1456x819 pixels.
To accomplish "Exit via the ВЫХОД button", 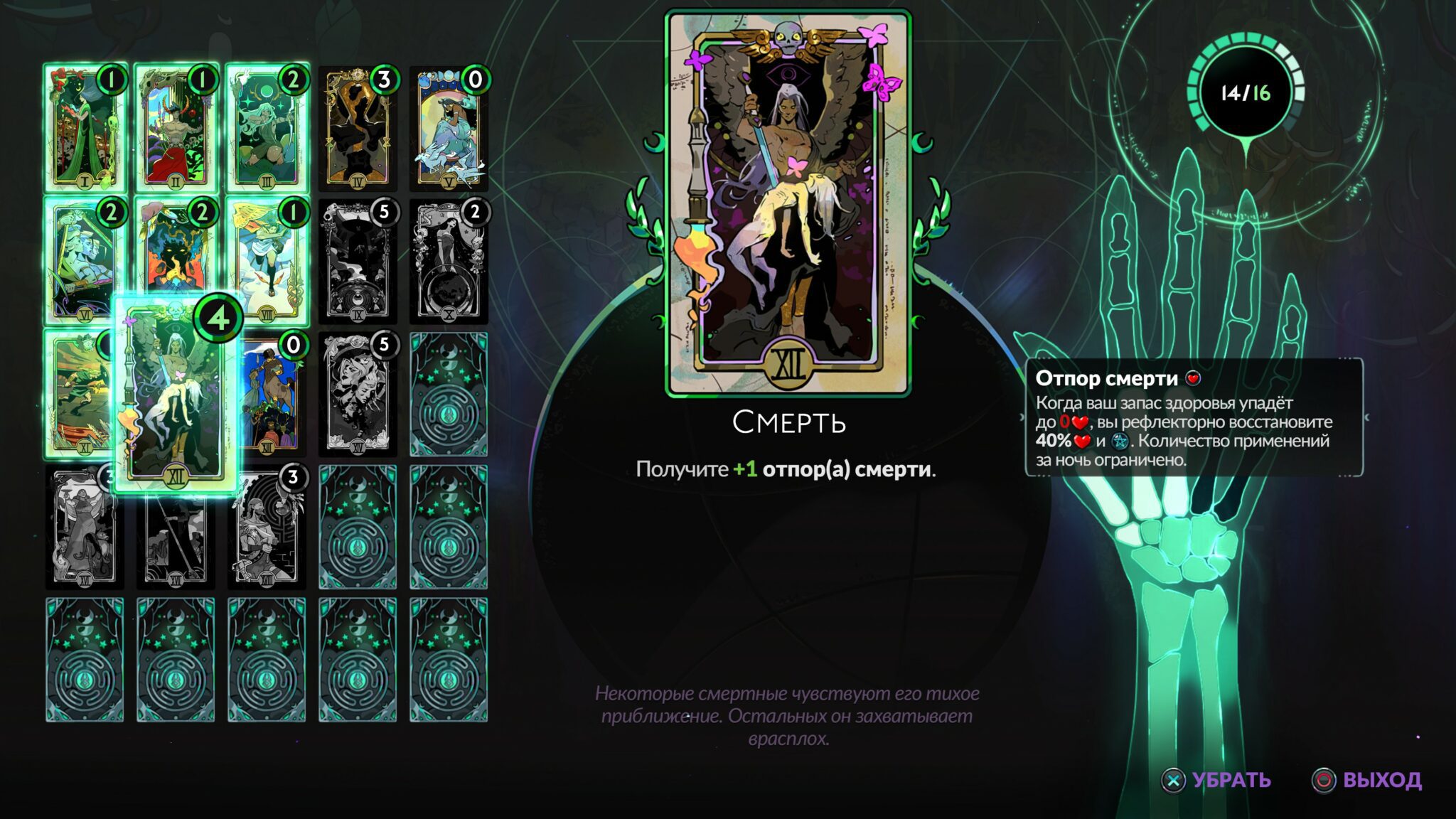I will (1367, 780).
